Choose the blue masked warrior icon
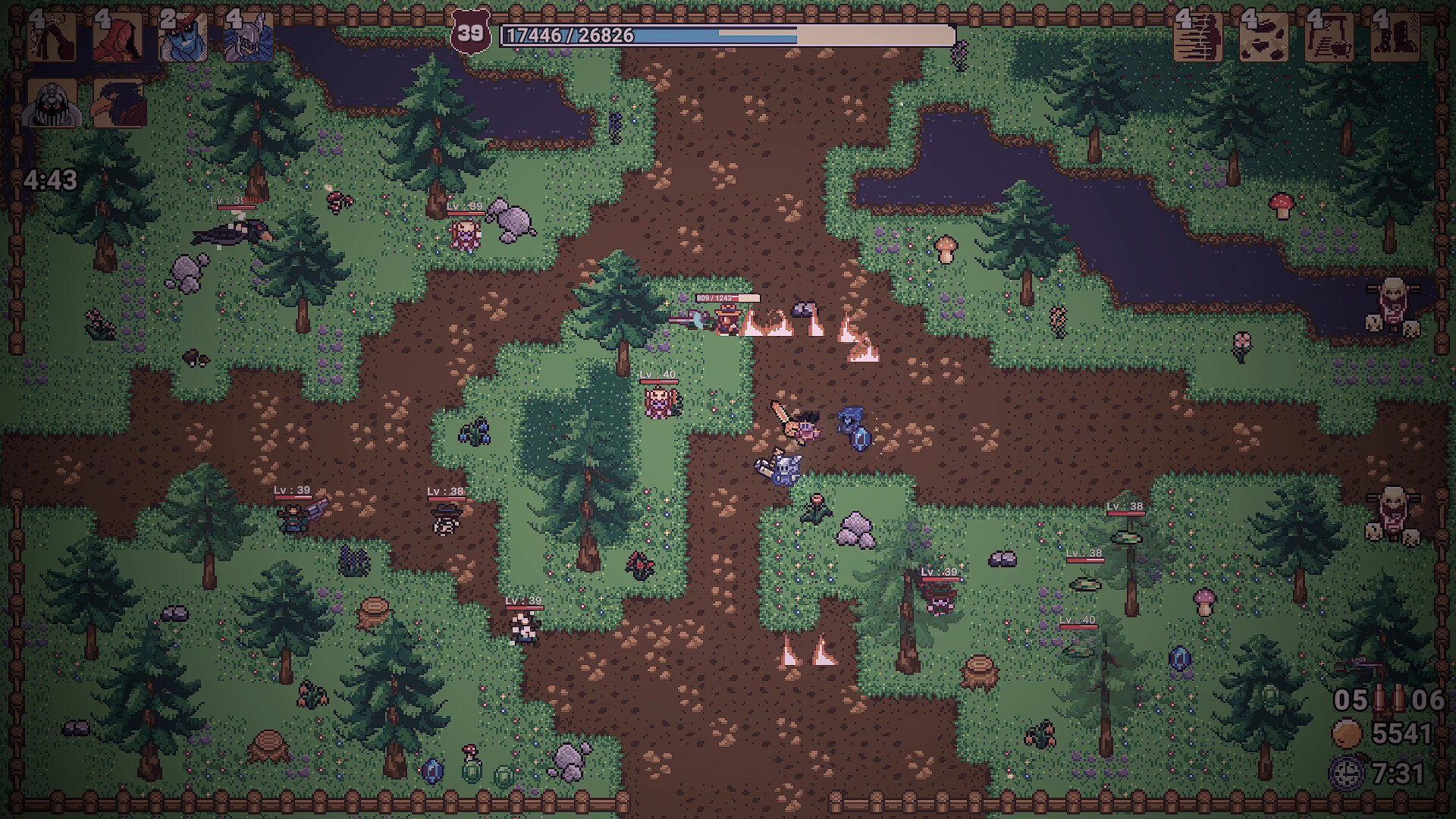Viewport: 1456px width, 819px height. [183, 36]
